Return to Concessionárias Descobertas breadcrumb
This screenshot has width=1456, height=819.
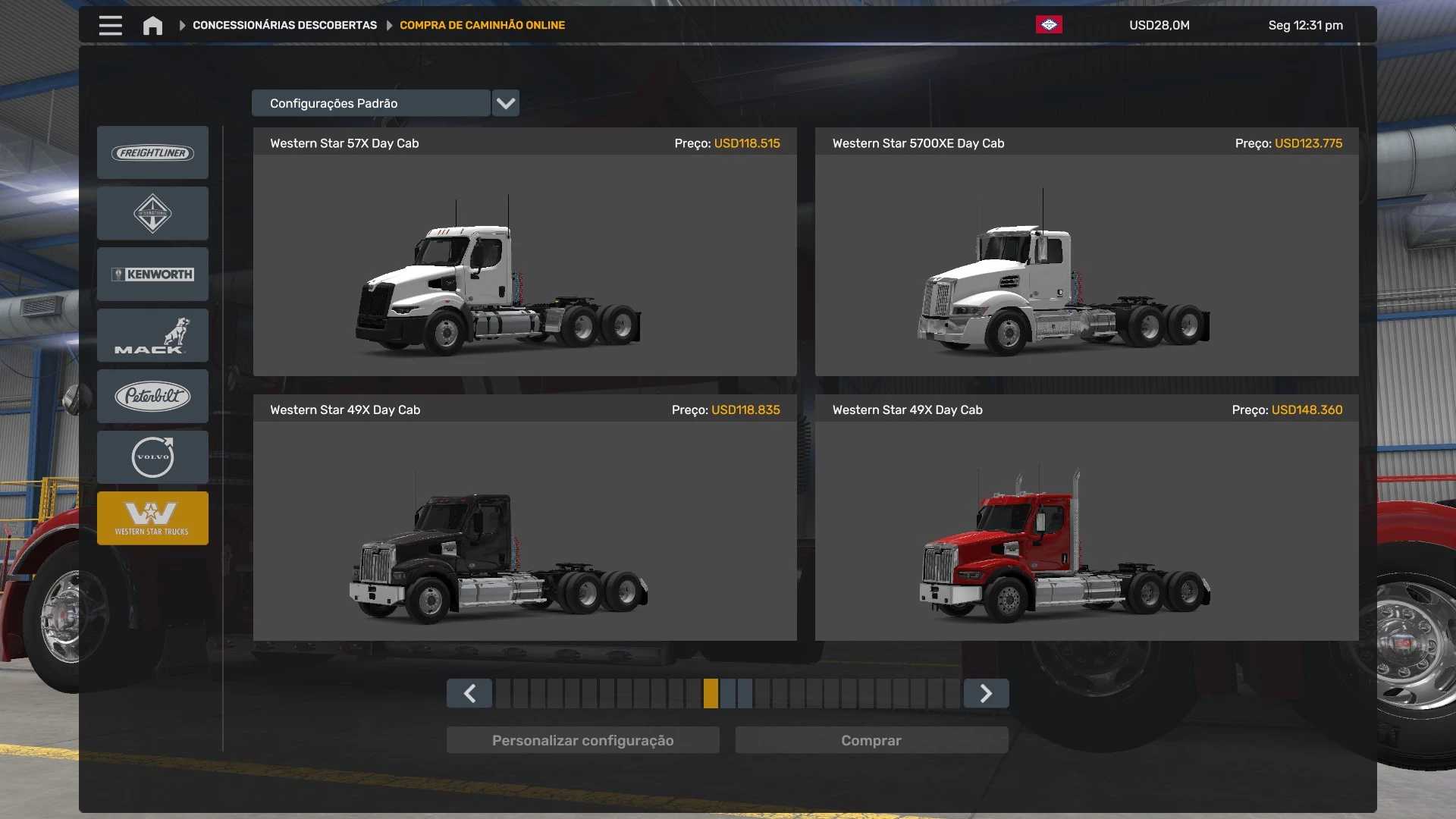pyautogui.click(x=284, y=26)
